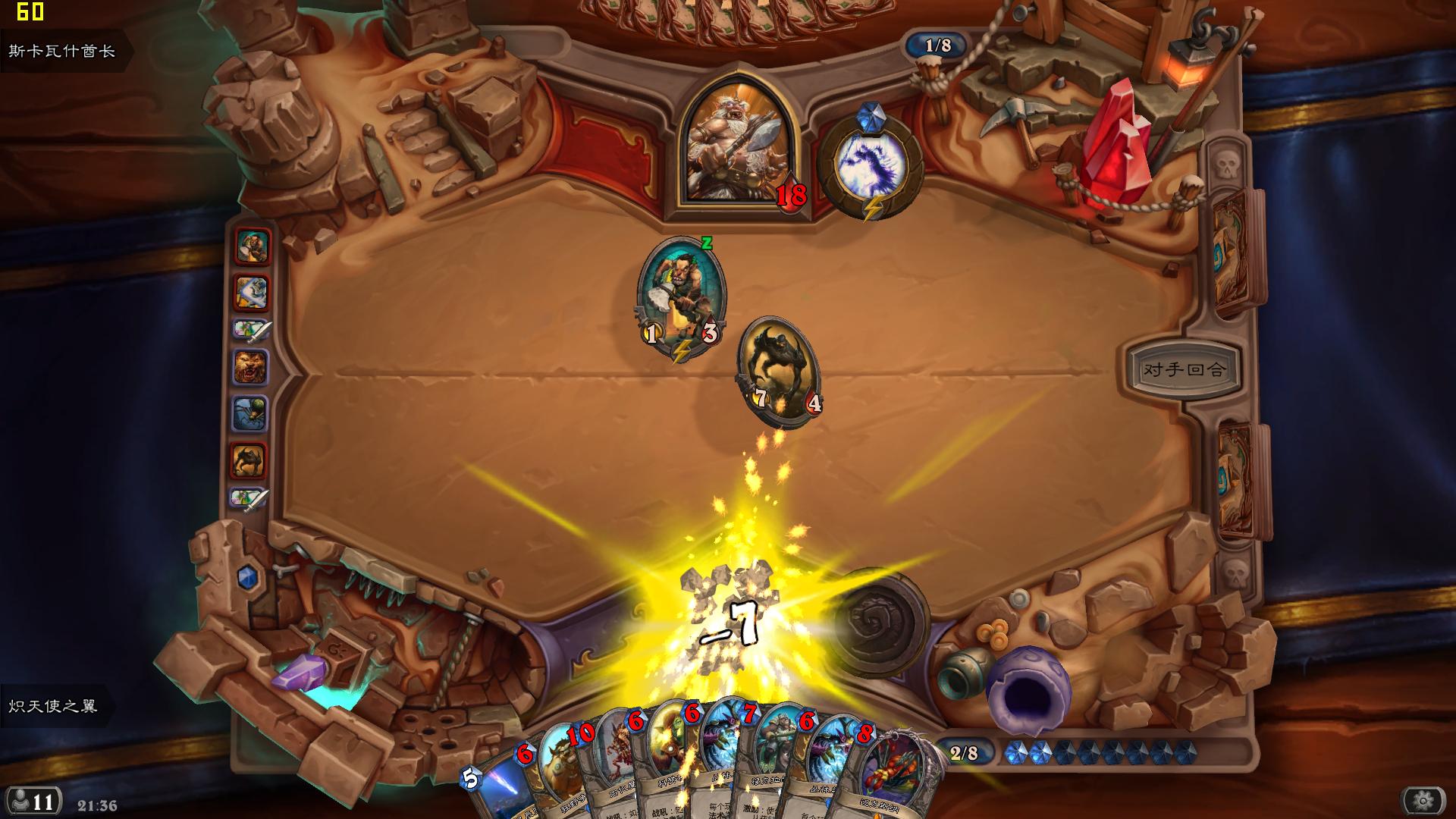This screenshot has width=1456, height=819.
Task: View the lion tile in history
Action: 250,368
